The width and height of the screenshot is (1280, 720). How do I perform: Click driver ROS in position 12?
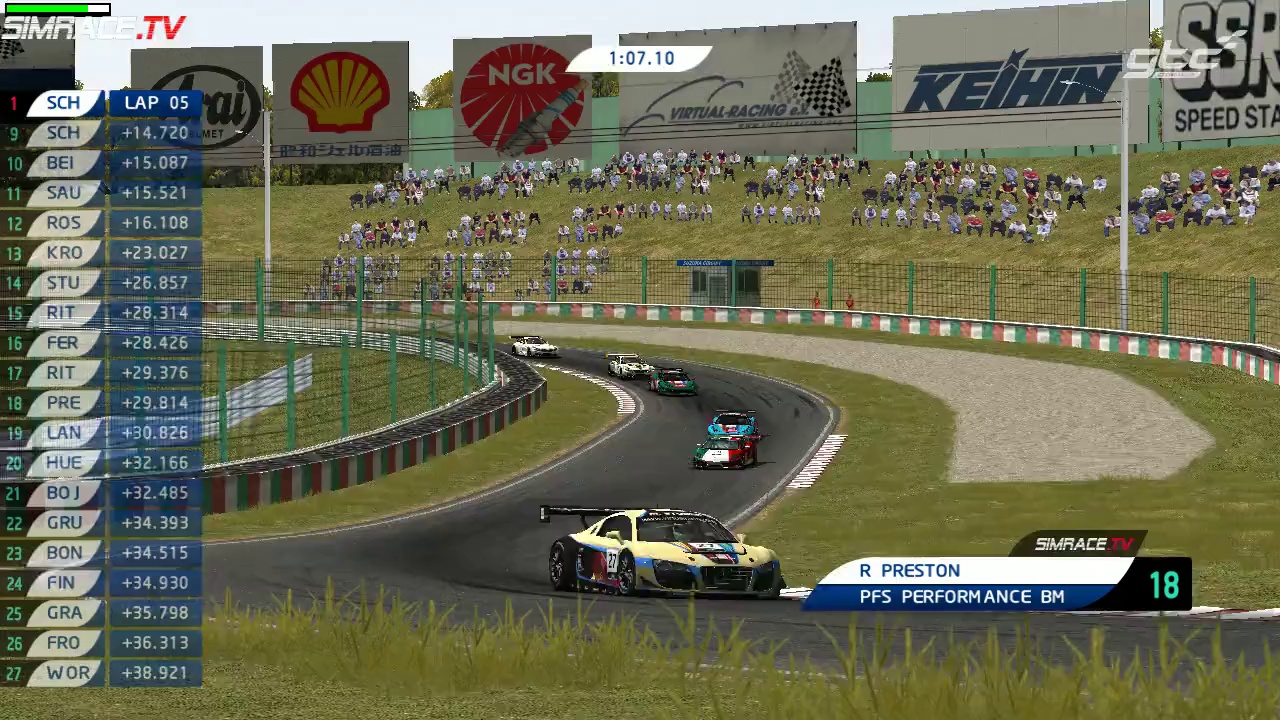point(64,223)
